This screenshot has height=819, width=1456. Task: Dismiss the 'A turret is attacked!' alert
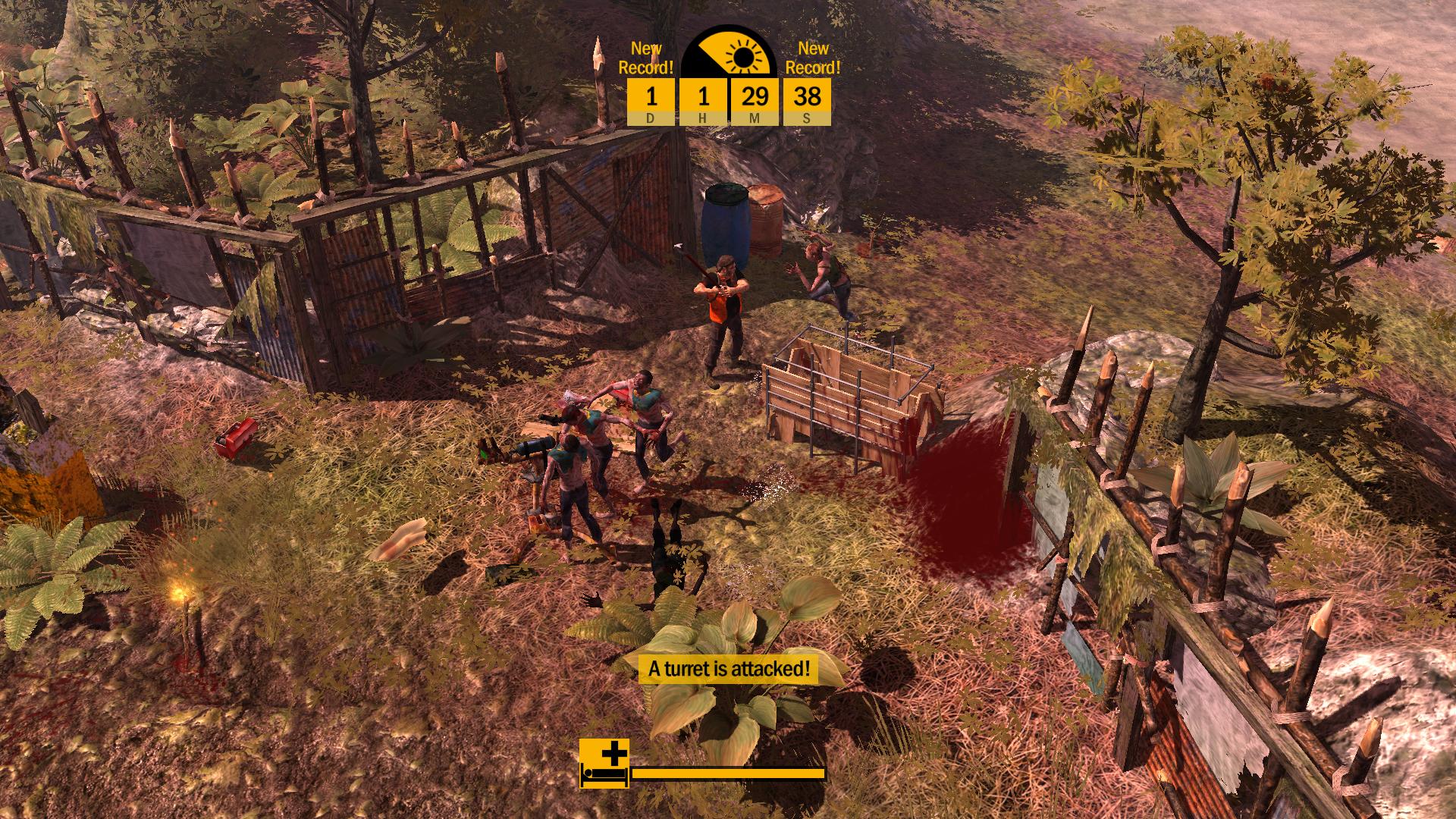tap(728, 669)
